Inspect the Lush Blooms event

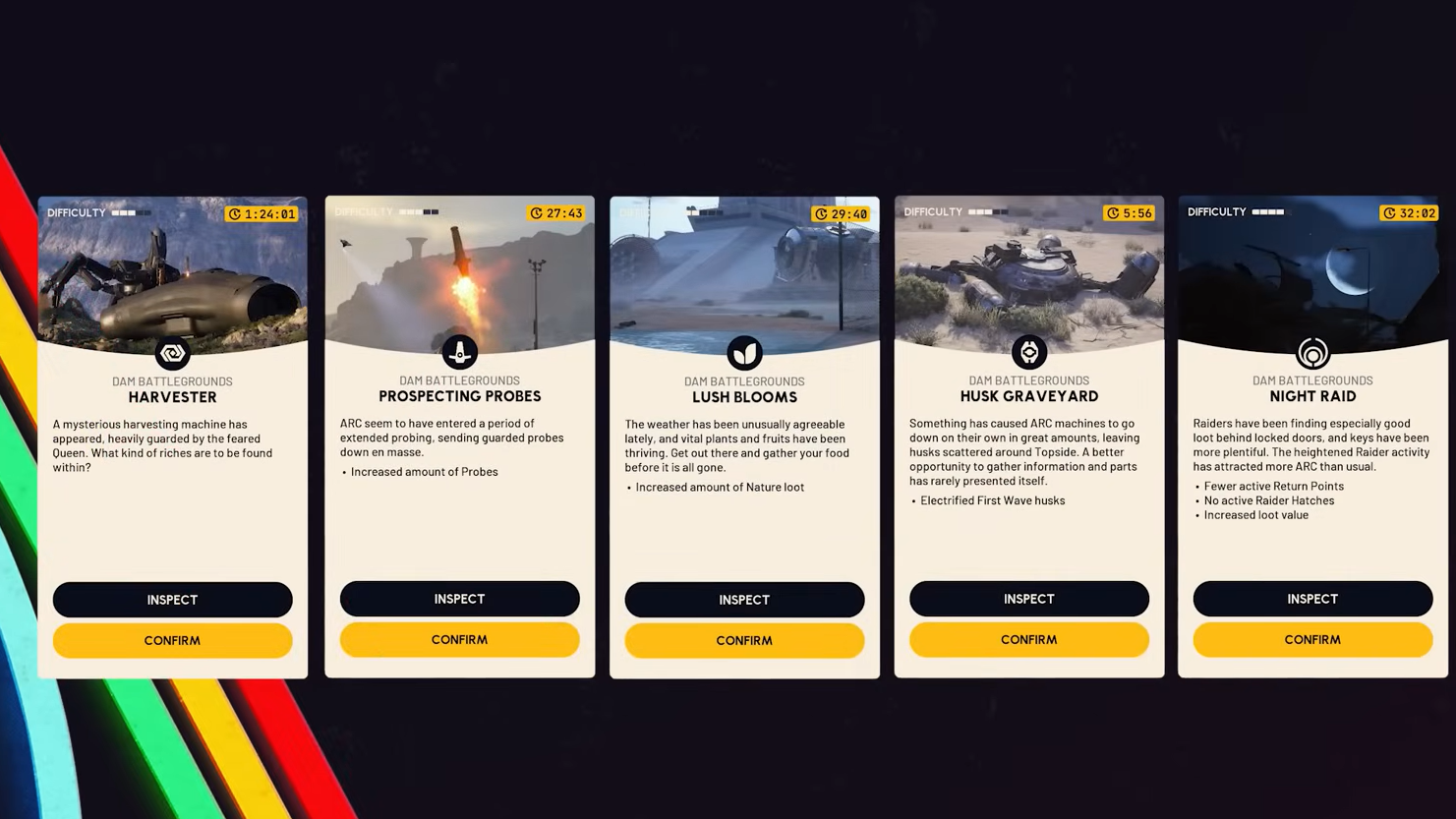point(744,600)
